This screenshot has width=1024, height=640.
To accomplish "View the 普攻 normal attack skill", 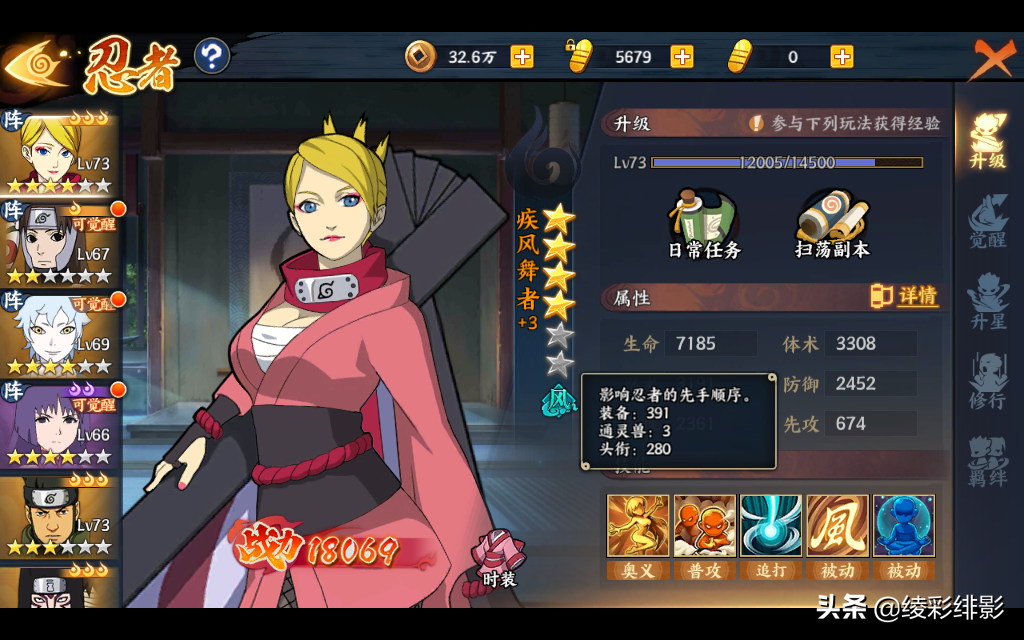I will 704,526.
